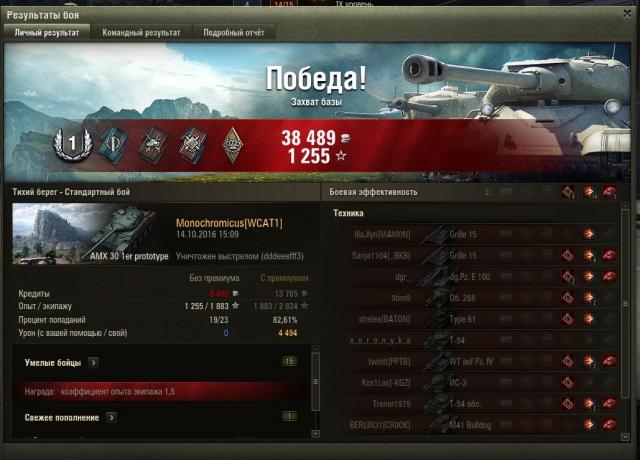The image size is (640, 460).
Task: Expand the Свежее пополнение mission details
Action: tap(111, 417)
